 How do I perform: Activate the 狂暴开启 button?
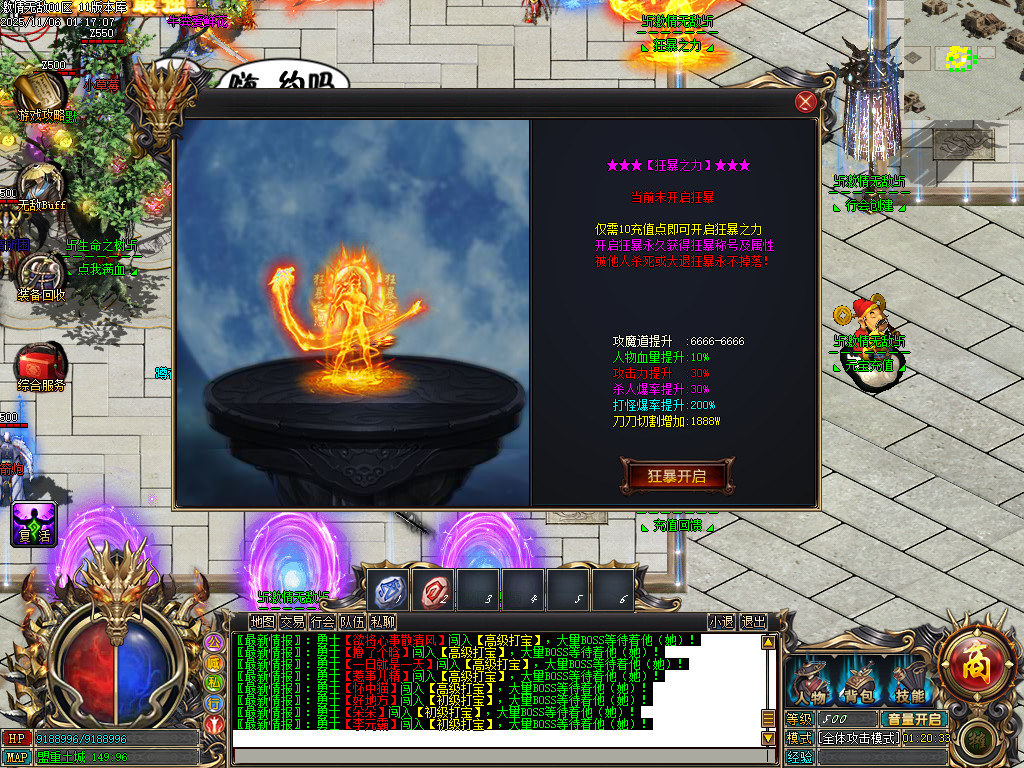(677, 476)
